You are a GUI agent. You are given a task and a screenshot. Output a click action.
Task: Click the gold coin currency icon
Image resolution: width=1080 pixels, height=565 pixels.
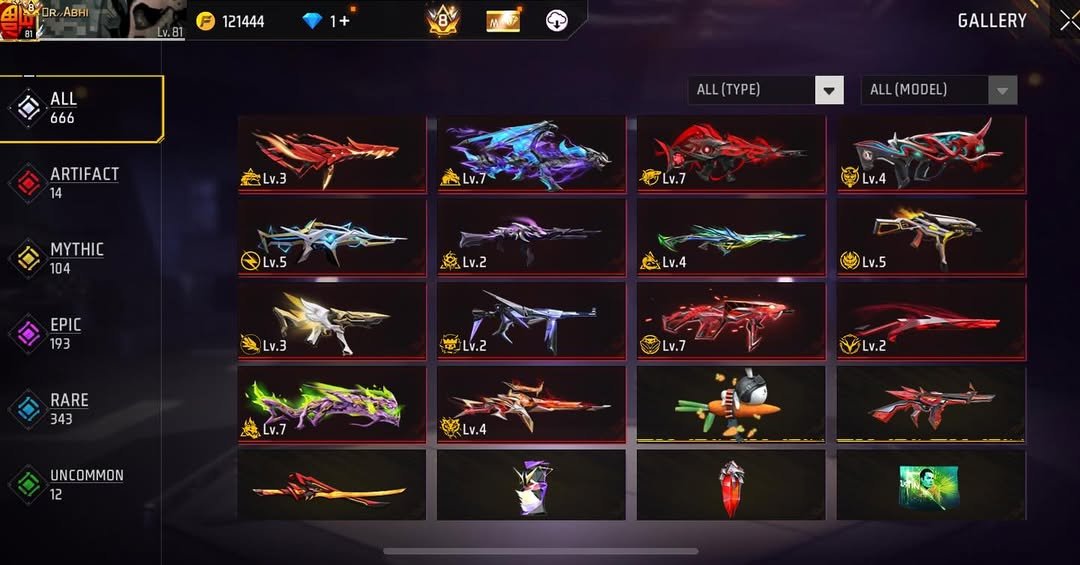[x=206, y=21]
